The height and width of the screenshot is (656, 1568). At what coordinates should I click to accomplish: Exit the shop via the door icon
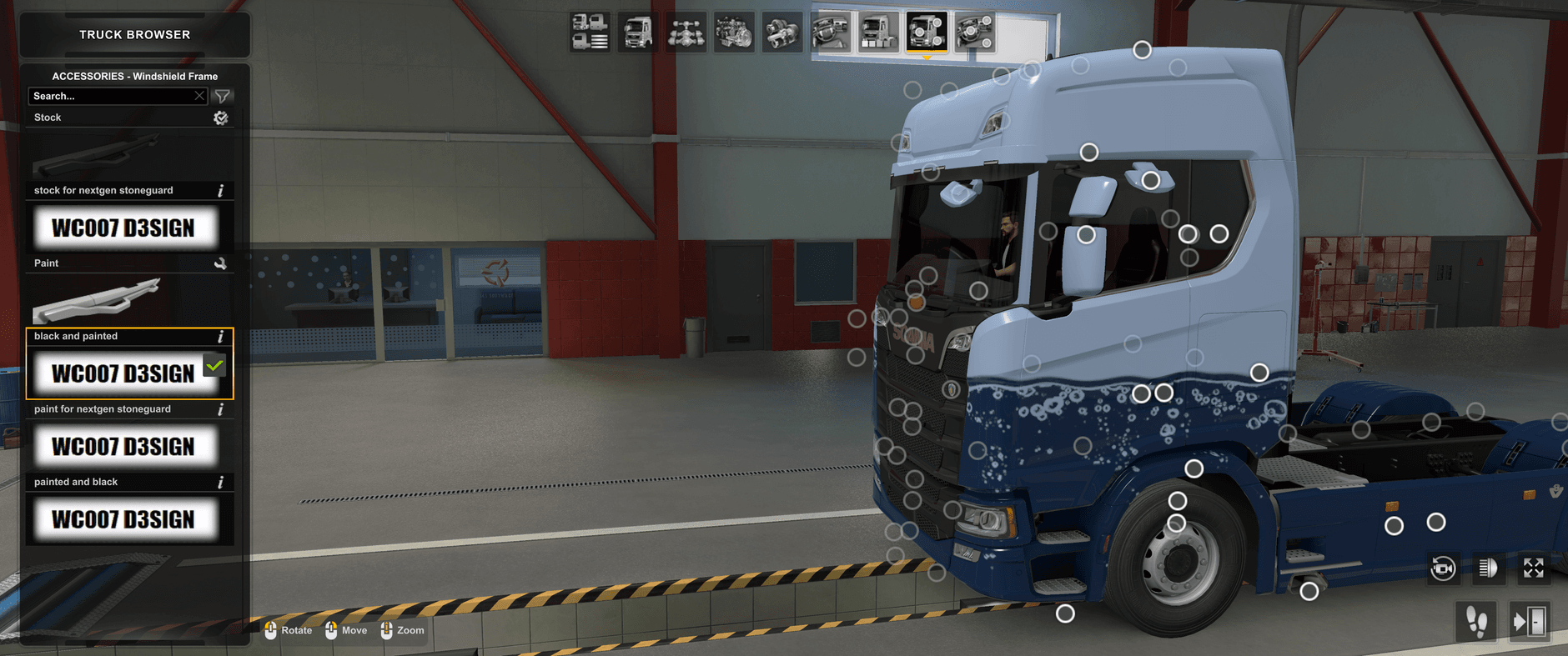[x=1530, y=621]
